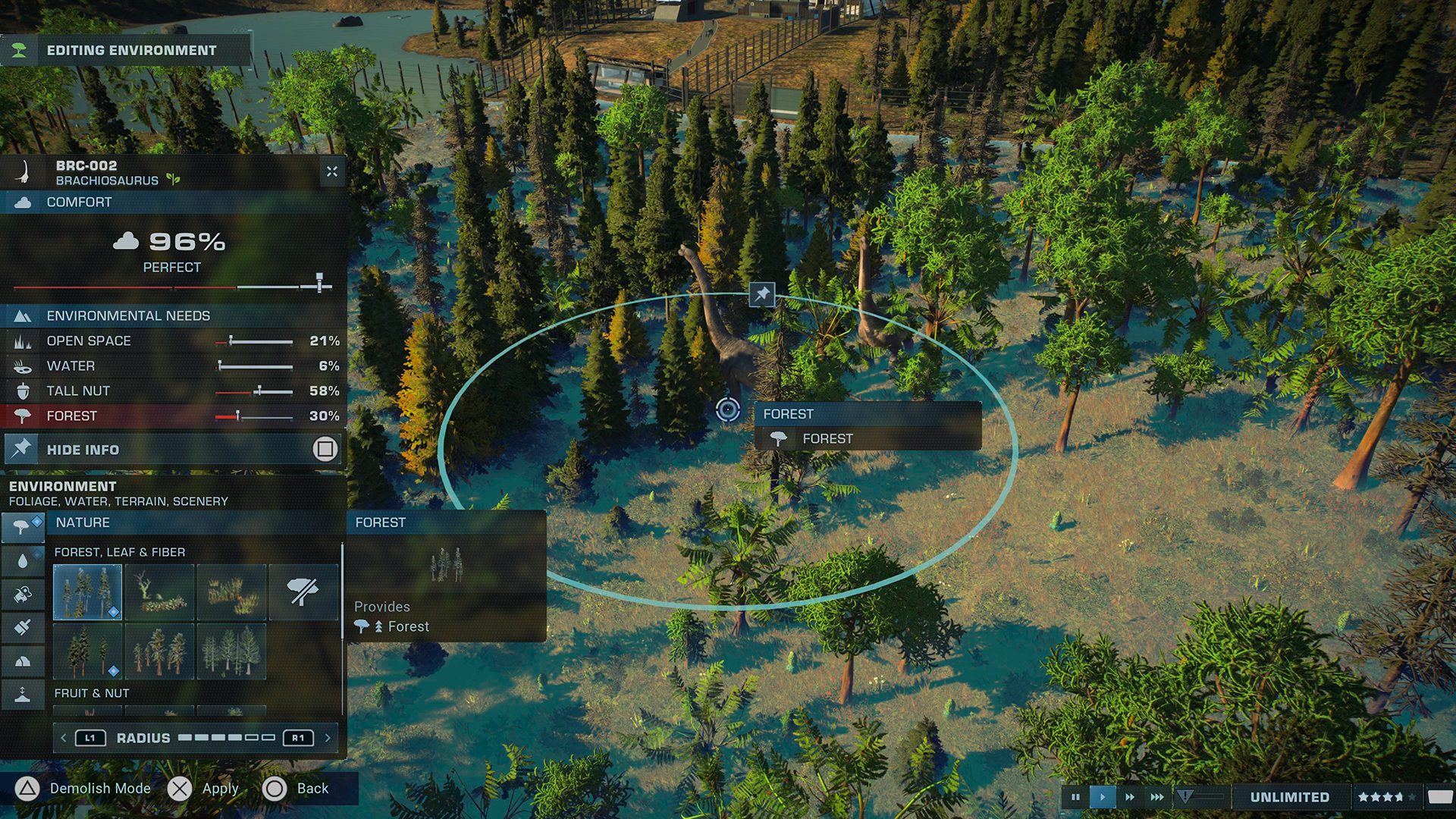Open the water editing tool in sidebar

click(24, 560)
